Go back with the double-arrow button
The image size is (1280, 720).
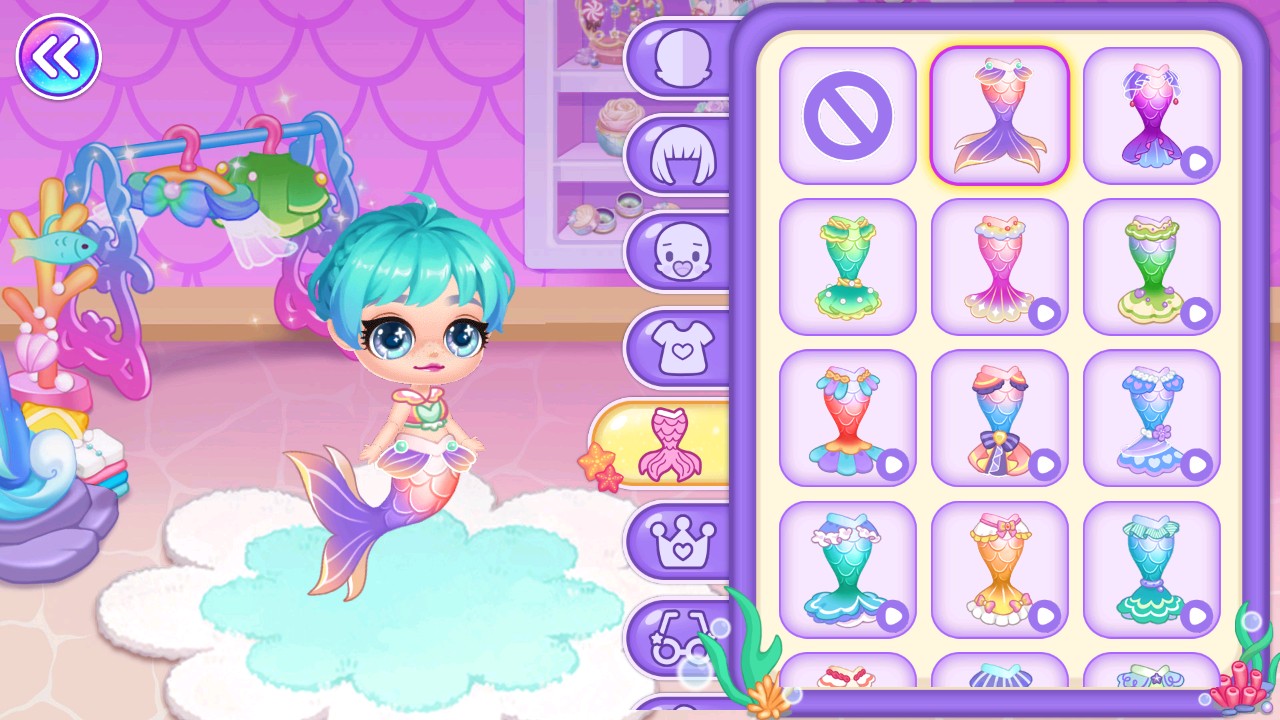pos(58,58)
